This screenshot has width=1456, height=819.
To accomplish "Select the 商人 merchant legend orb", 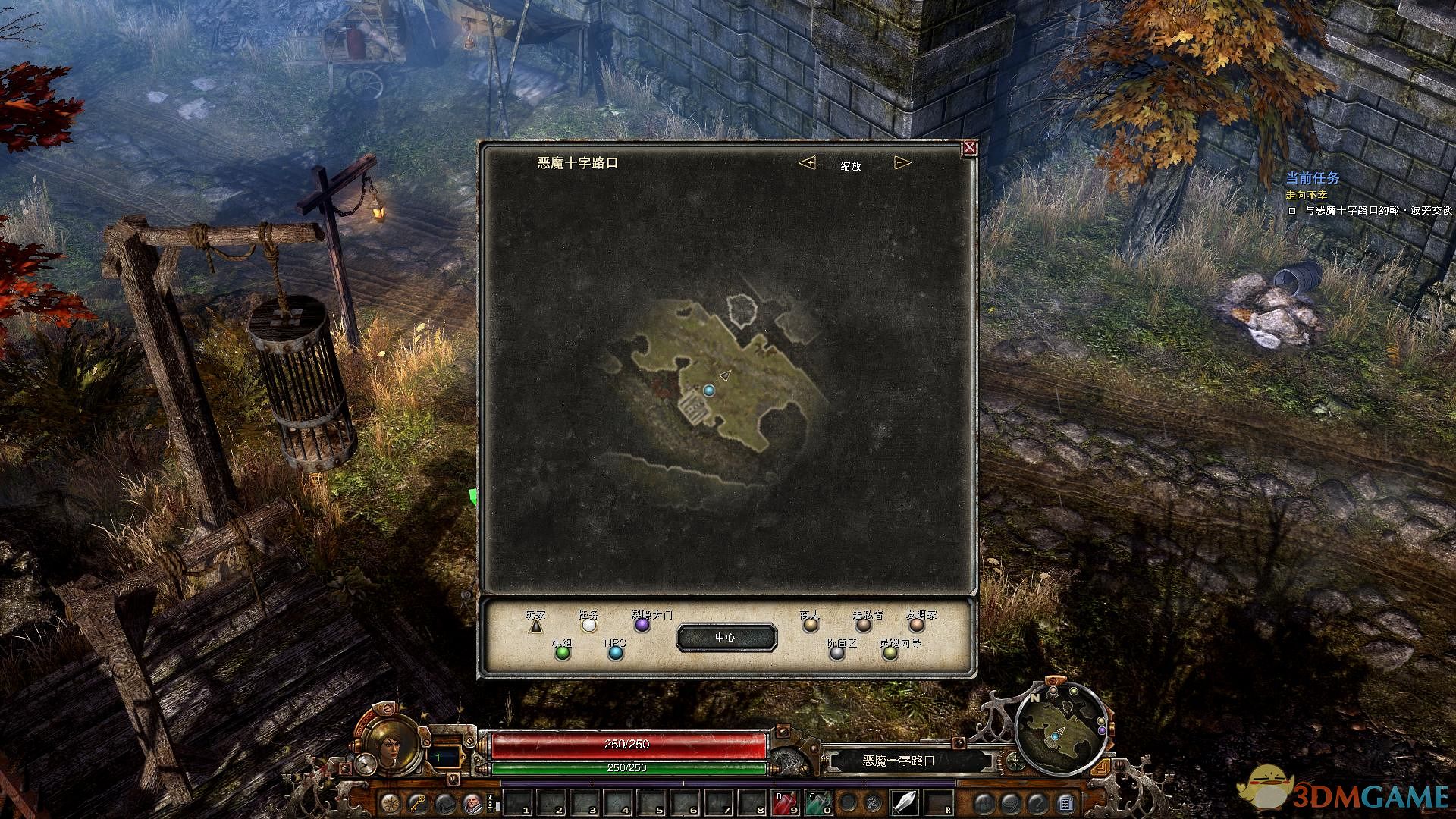I will [811, 626].
